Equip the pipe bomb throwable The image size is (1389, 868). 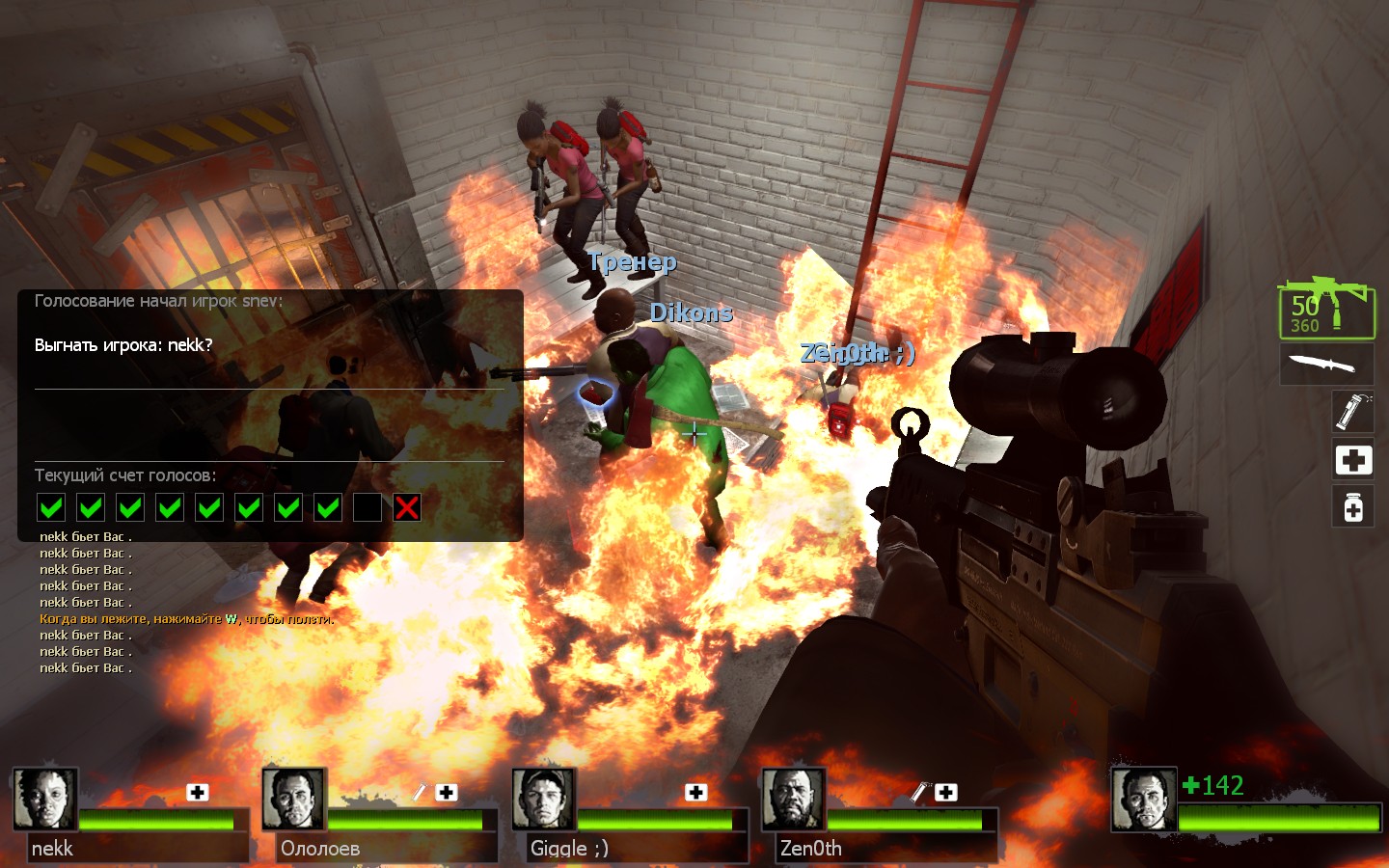(1353, 412)
